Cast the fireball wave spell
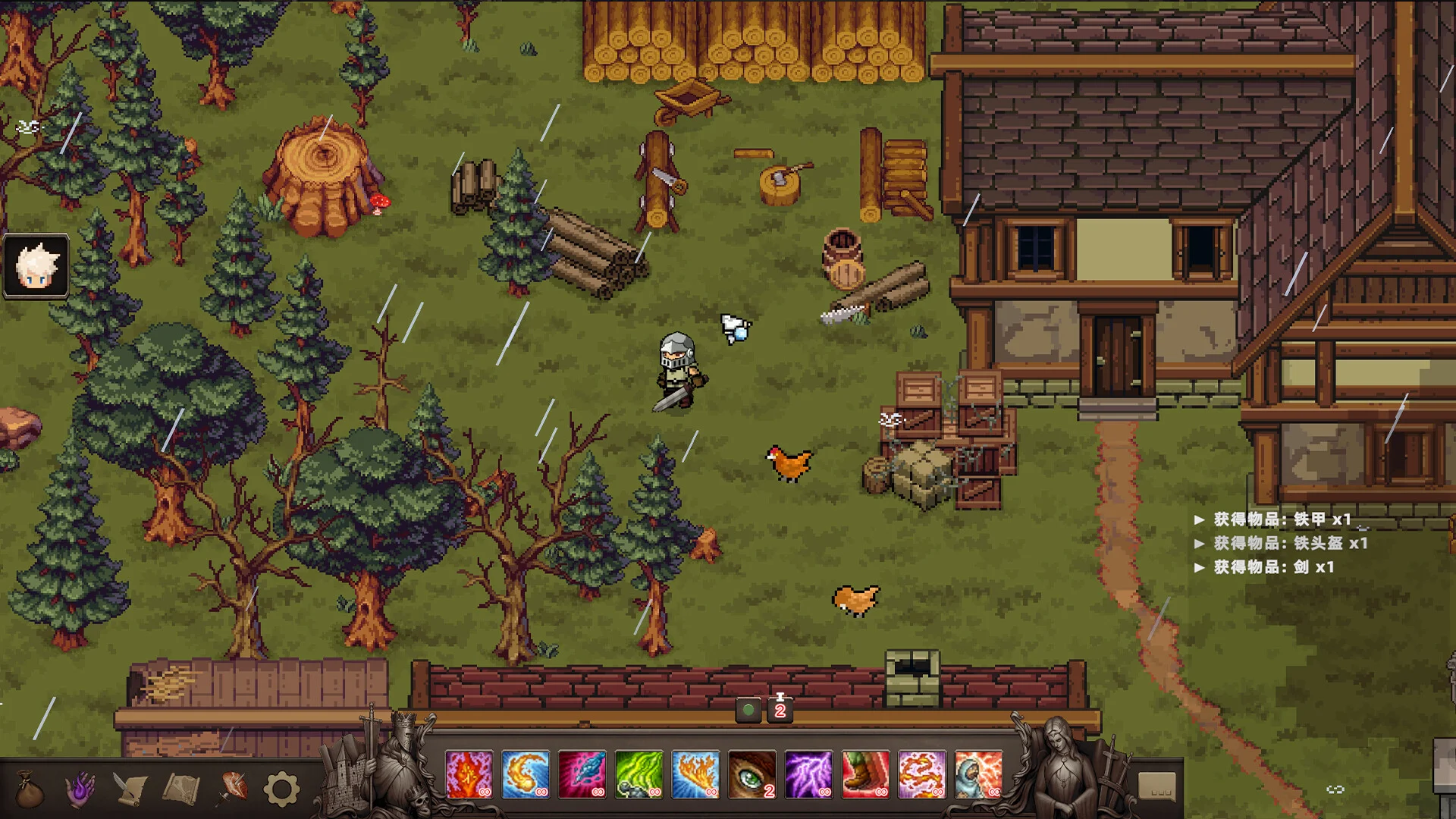This screenshot has width=1456, height=819. [x=526, y=774]
